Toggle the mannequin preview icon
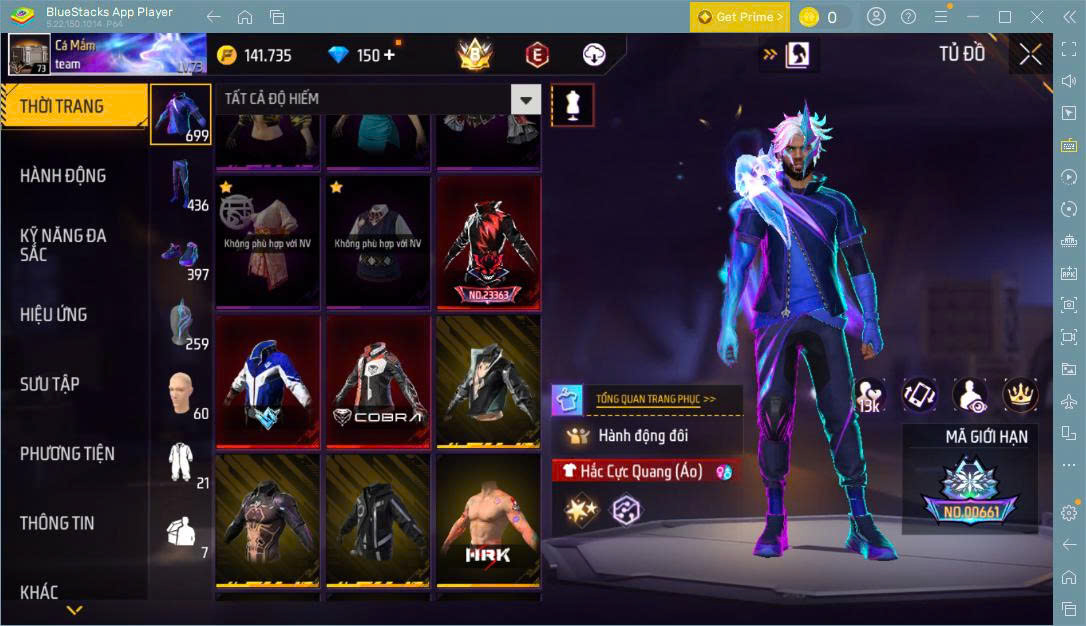 573,102
